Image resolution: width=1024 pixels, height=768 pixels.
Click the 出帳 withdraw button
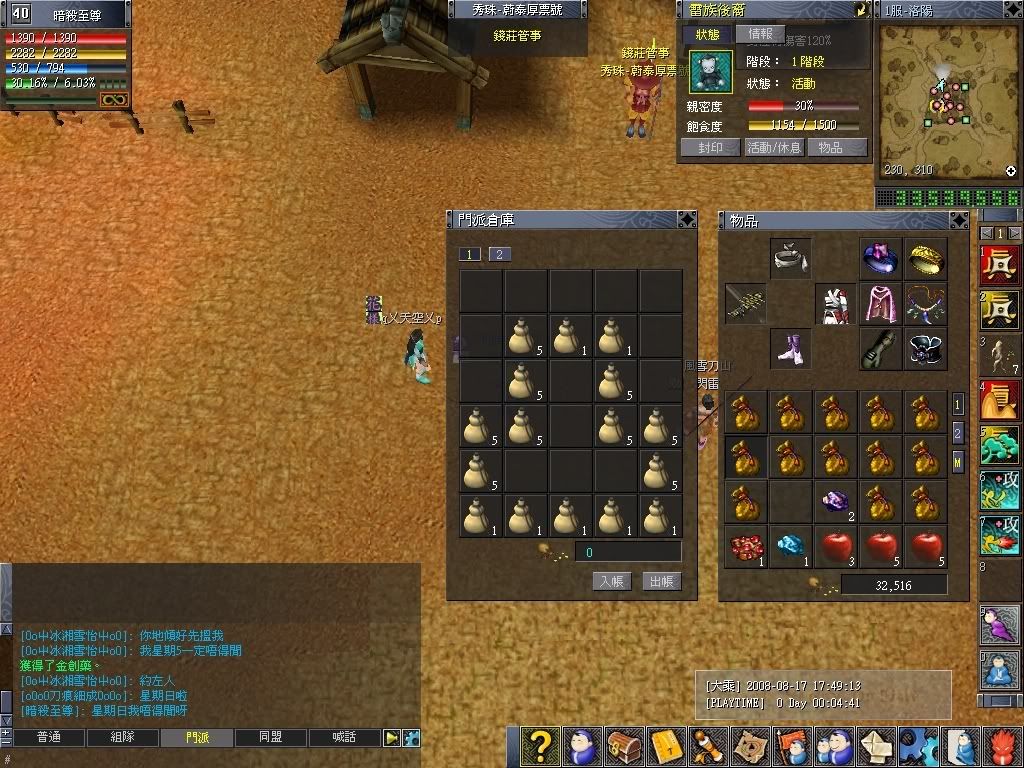[660, 581]
